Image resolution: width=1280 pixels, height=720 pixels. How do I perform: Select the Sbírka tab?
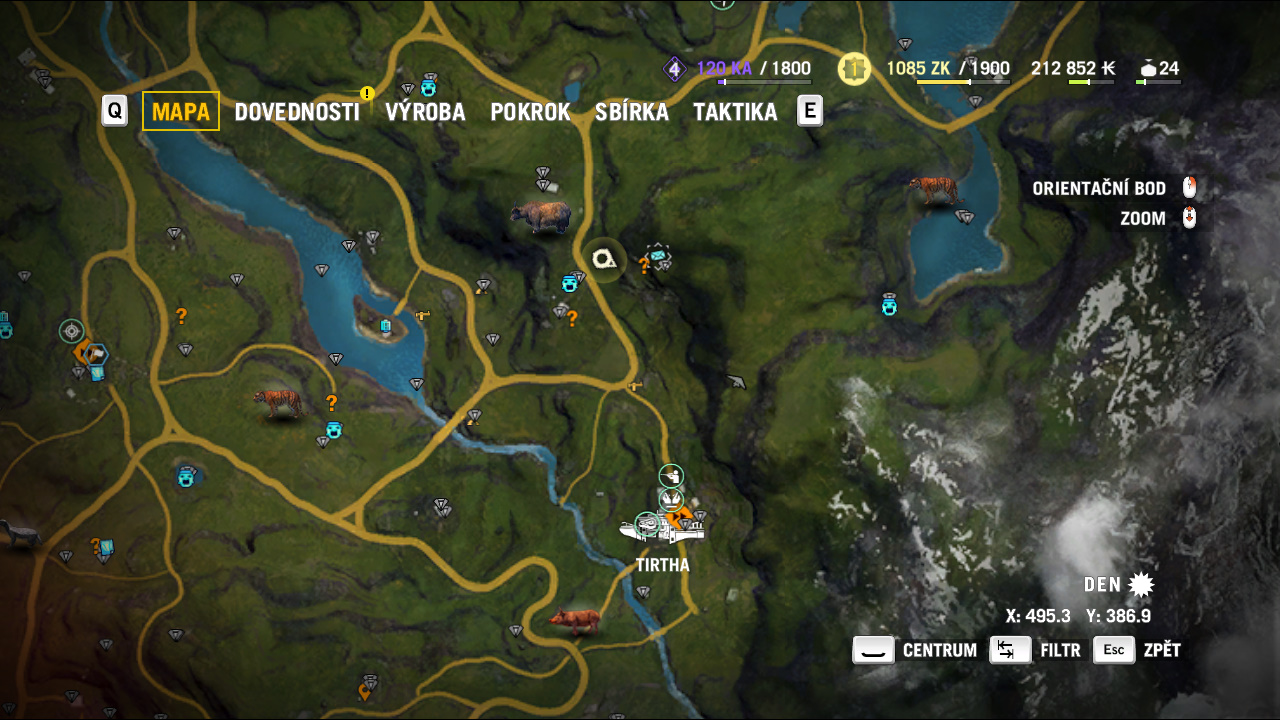pyautogui.click(x=631, y=112)
